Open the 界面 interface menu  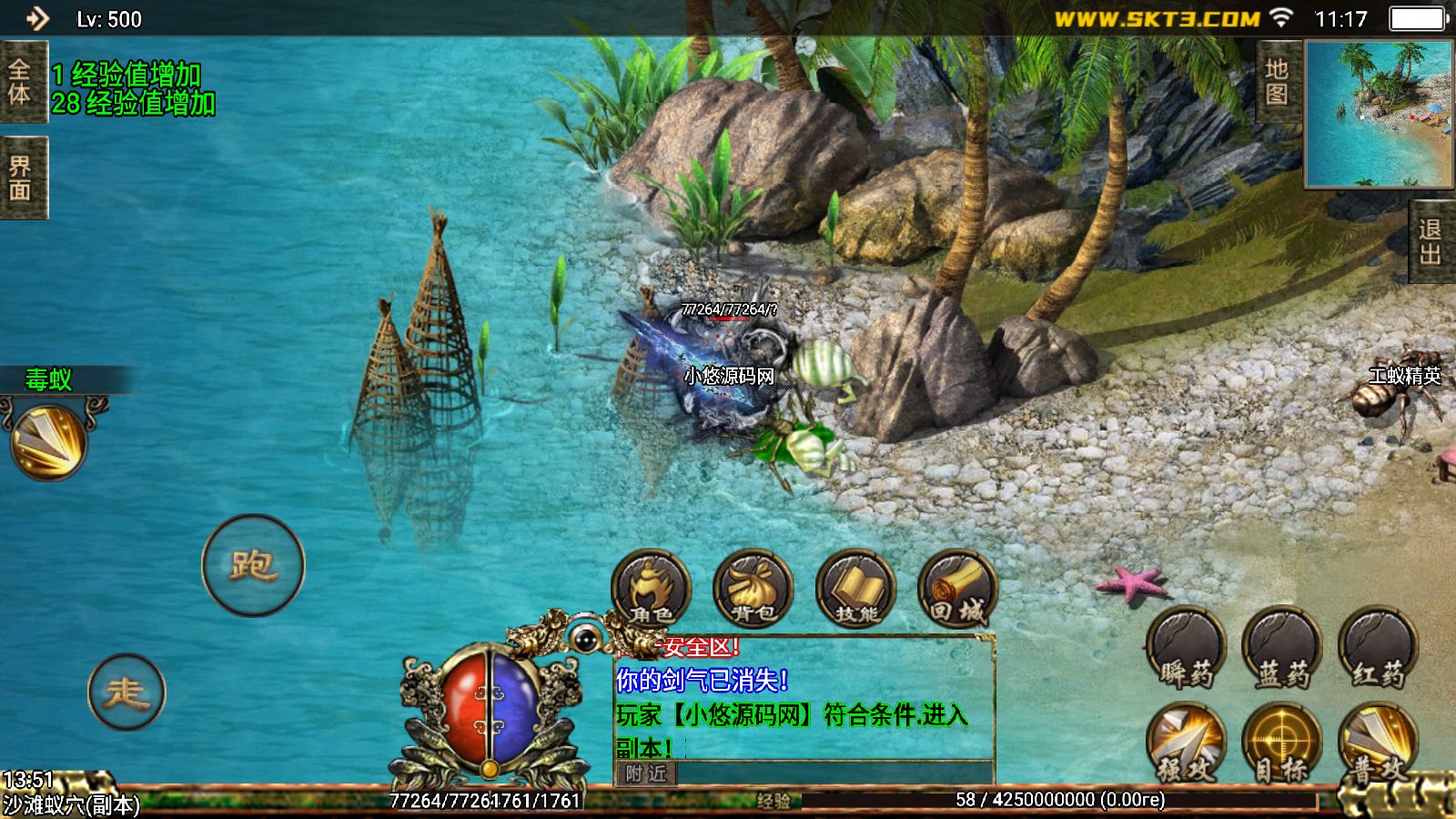25,176
